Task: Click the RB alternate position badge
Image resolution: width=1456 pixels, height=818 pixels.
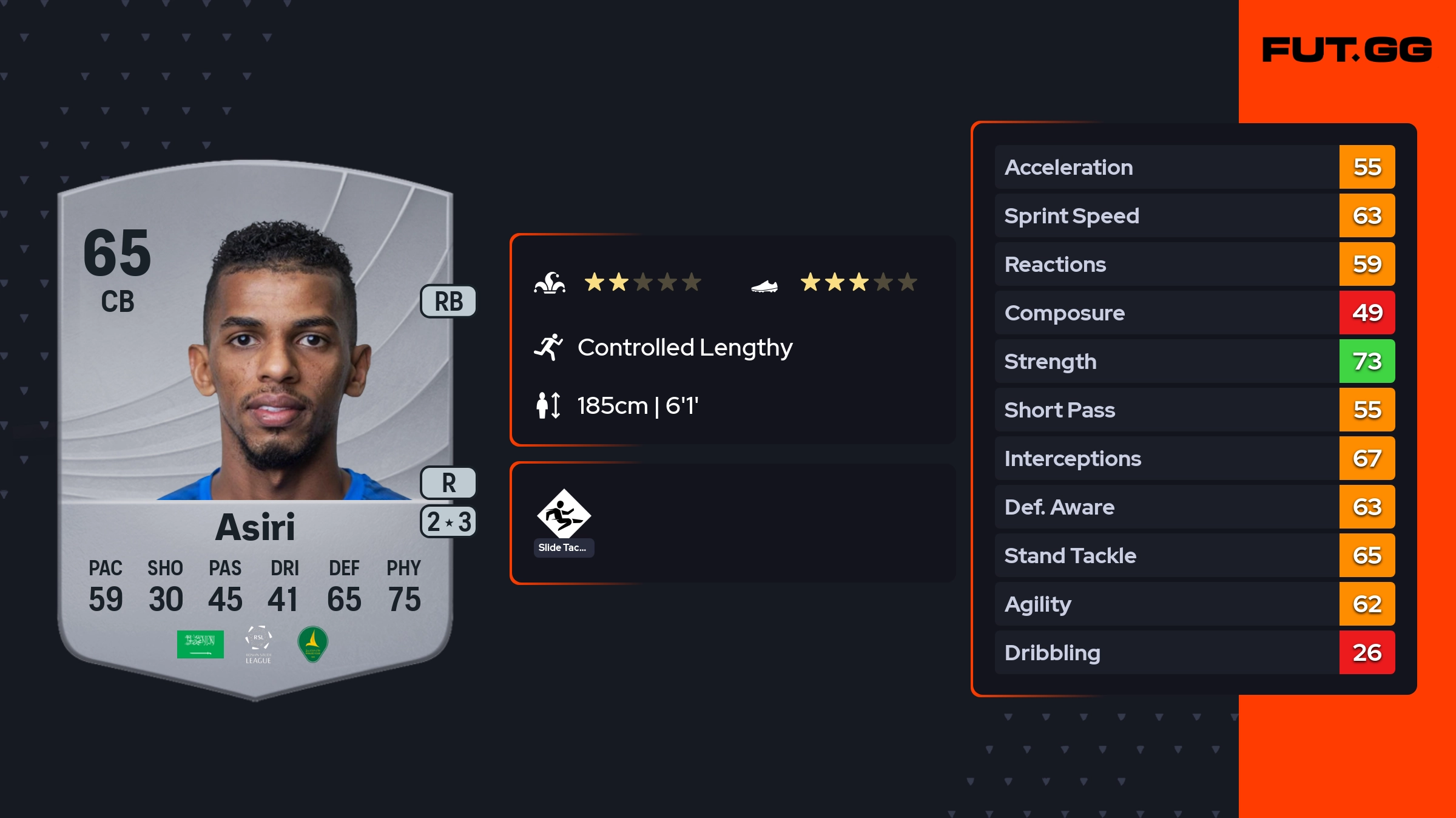Action: coord(448,301)
